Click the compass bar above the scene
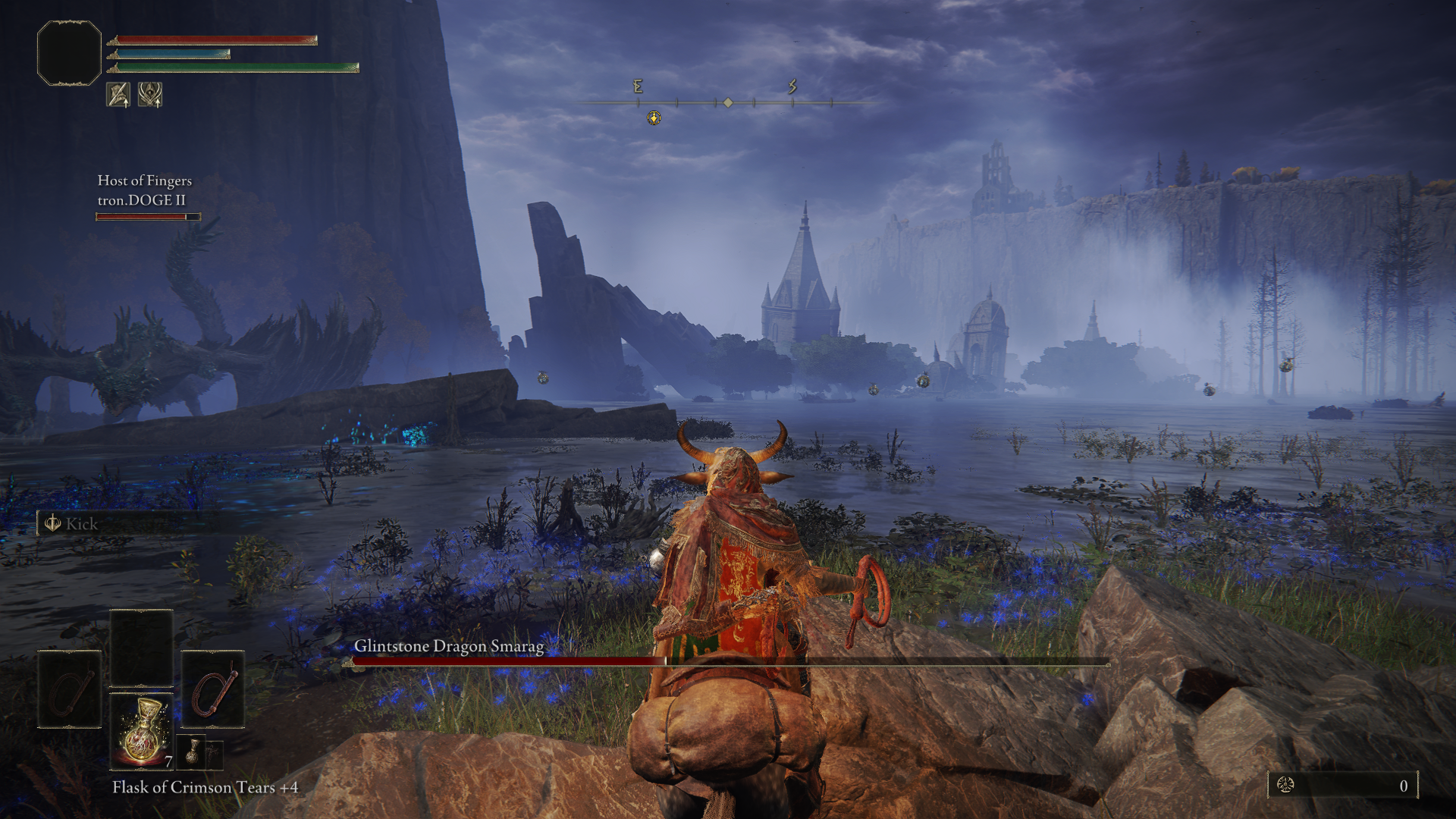Screen dimensions: 1456x819 pyautogui.click(x=728, y=102)
